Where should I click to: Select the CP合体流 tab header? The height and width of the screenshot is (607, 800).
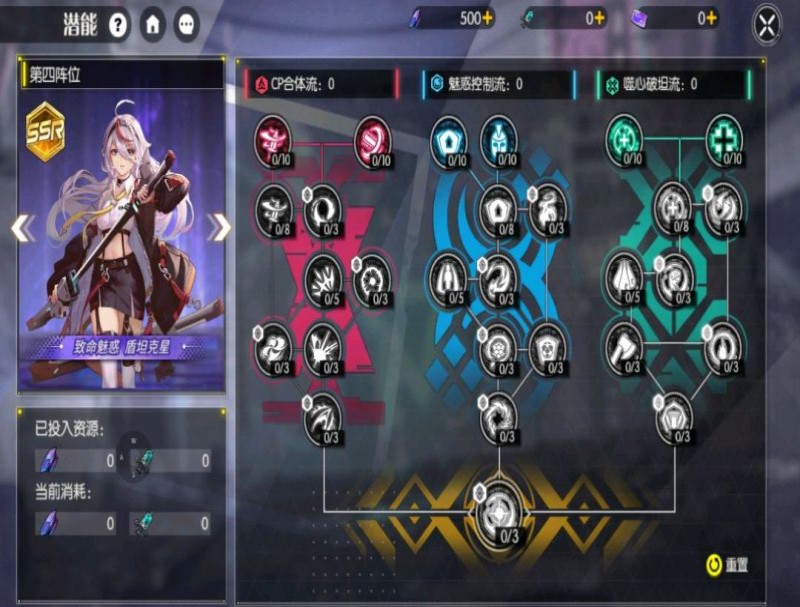[318, 84]
